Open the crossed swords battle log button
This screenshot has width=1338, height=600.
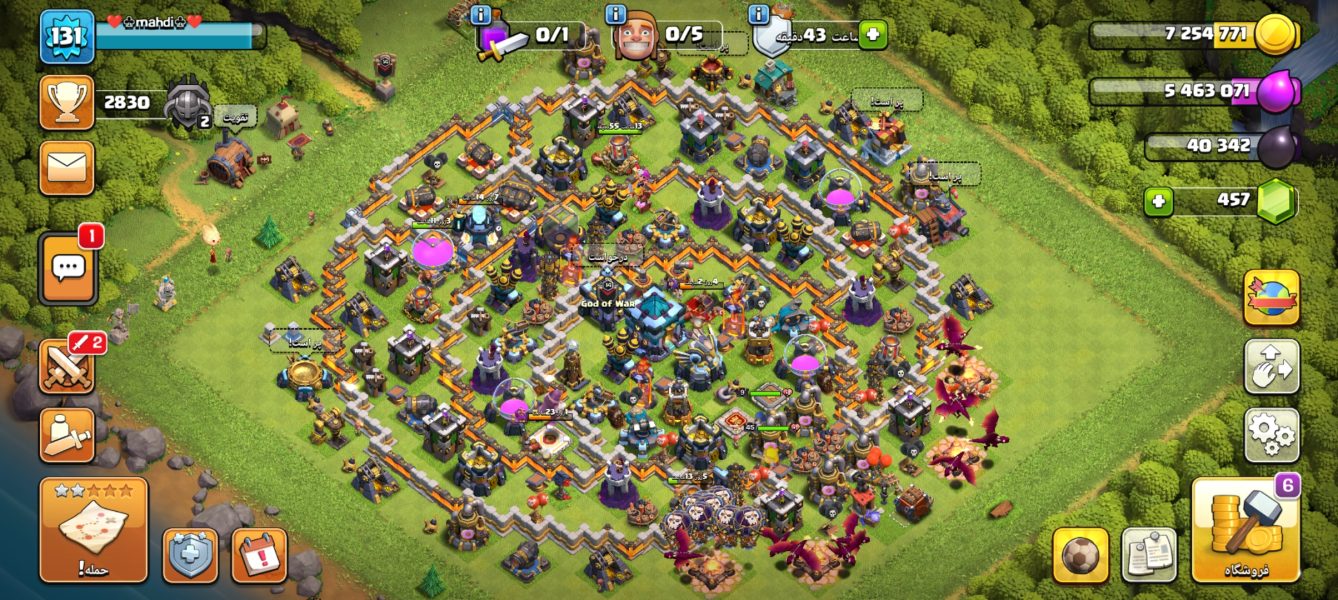[x=67, y=367]
